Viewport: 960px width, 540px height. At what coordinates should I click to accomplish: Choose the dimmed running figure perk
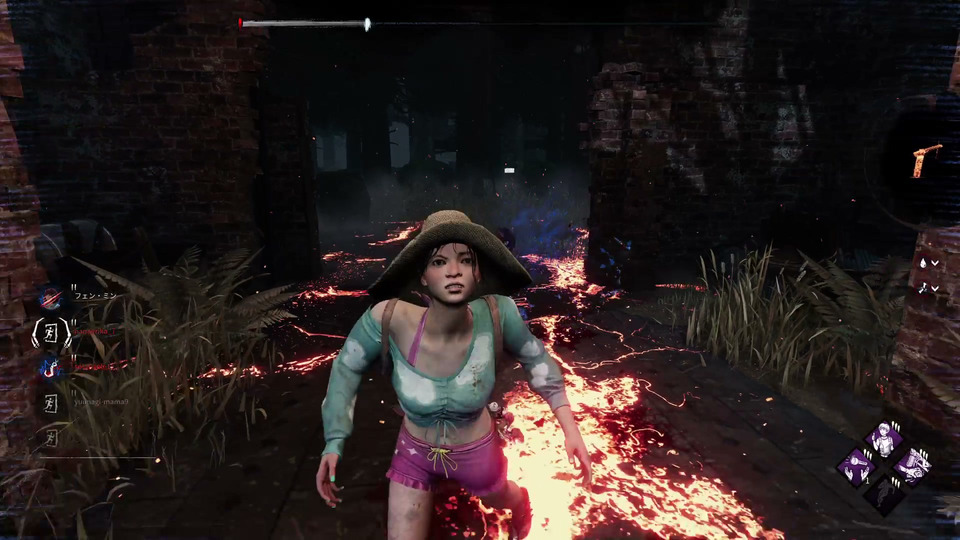pos(884,494)
